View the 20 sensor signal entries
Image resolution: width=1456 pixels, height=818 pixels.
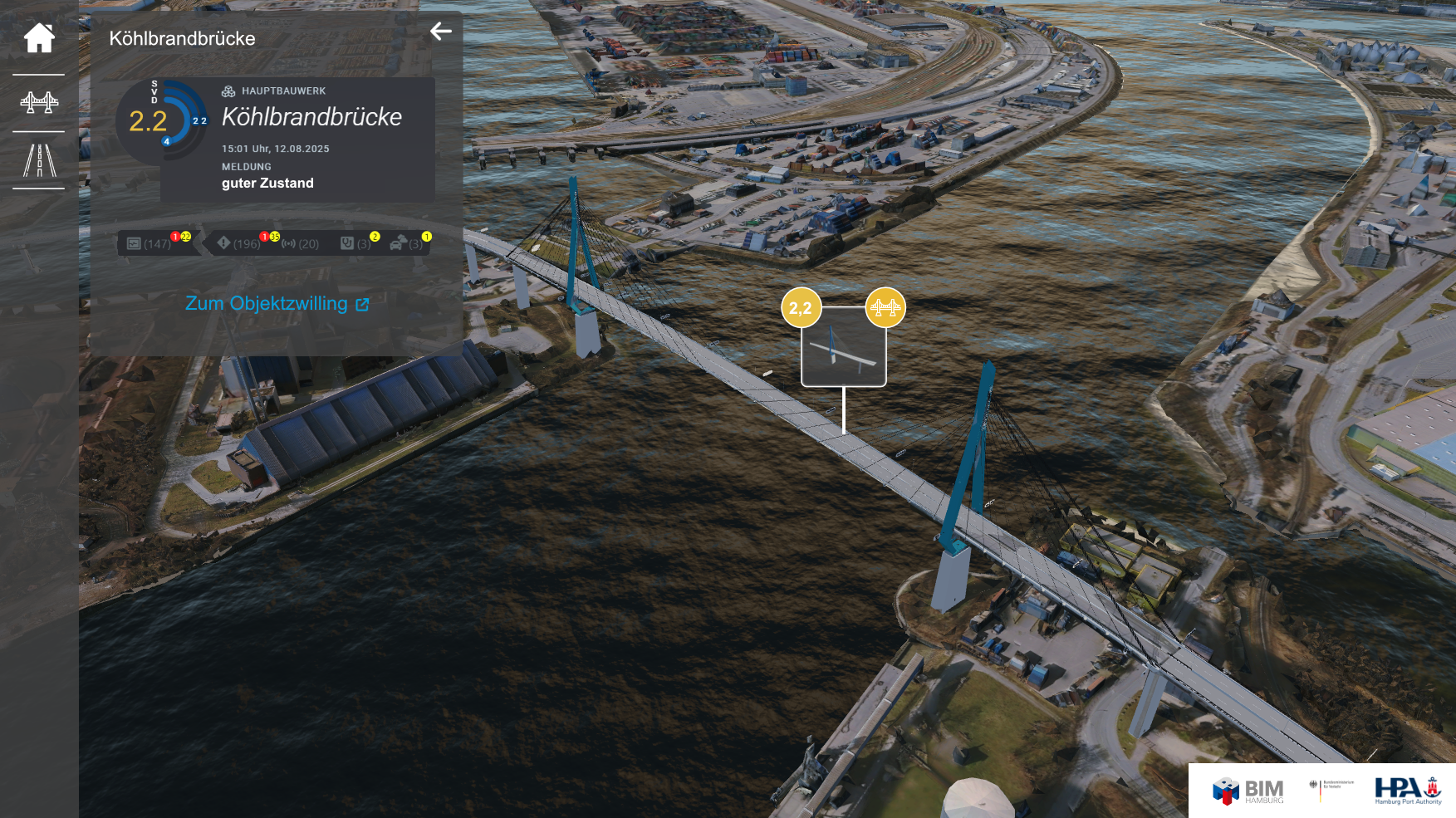point(300,243)
